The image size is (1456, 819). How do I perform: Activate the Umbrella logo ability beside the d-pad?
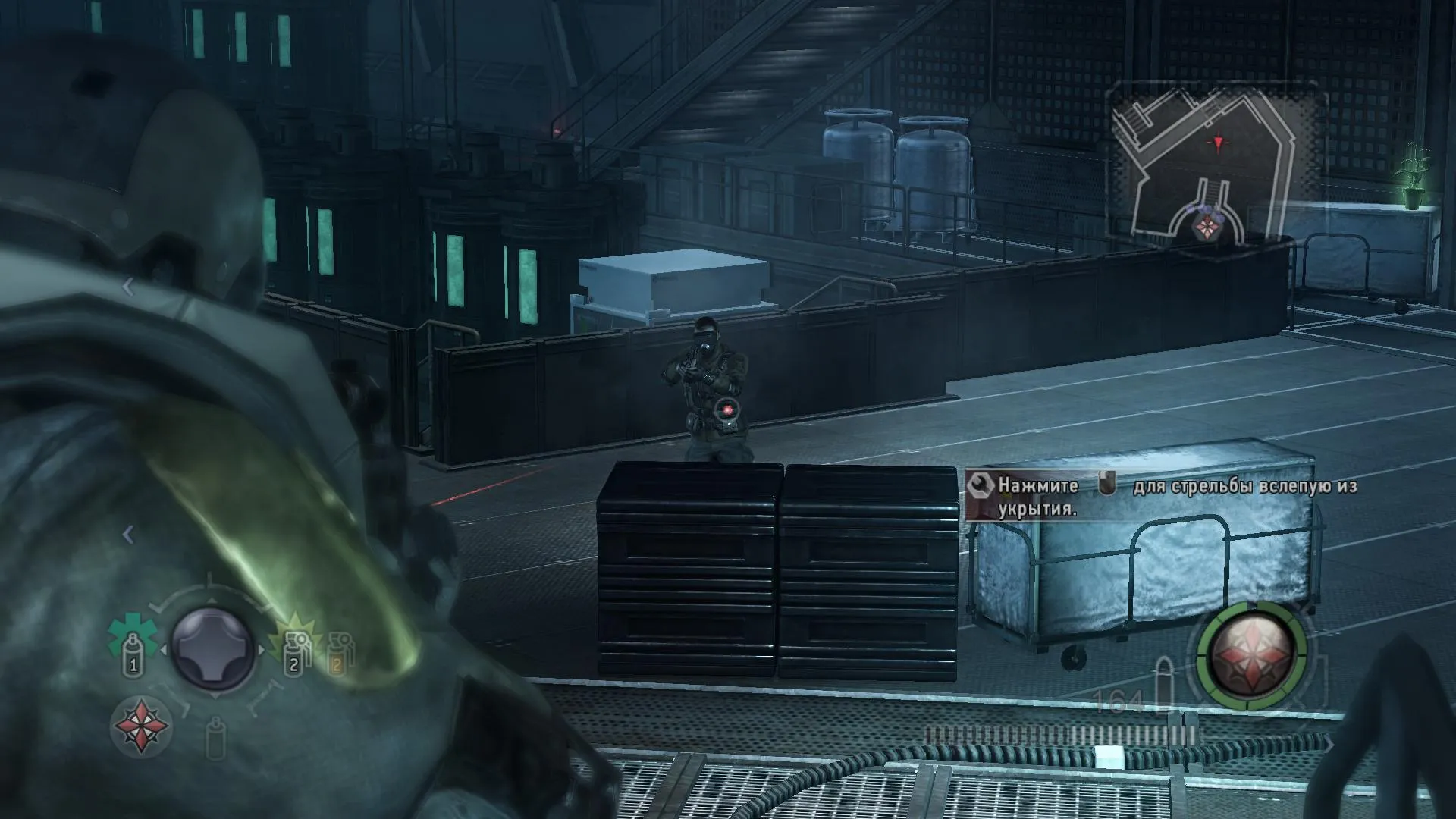point(140,726)
